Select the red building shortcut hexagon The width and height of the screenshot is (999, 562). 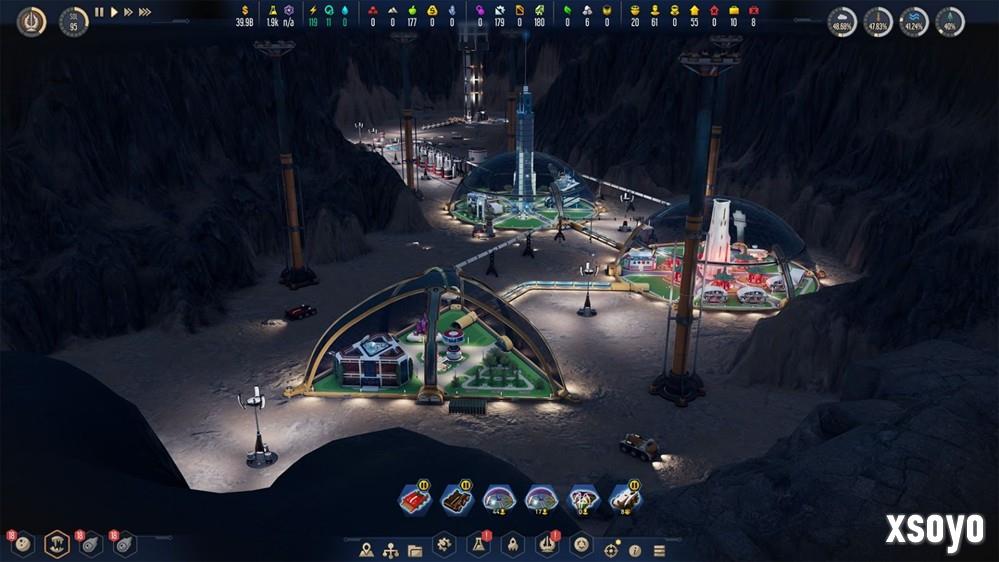[415, 499]
